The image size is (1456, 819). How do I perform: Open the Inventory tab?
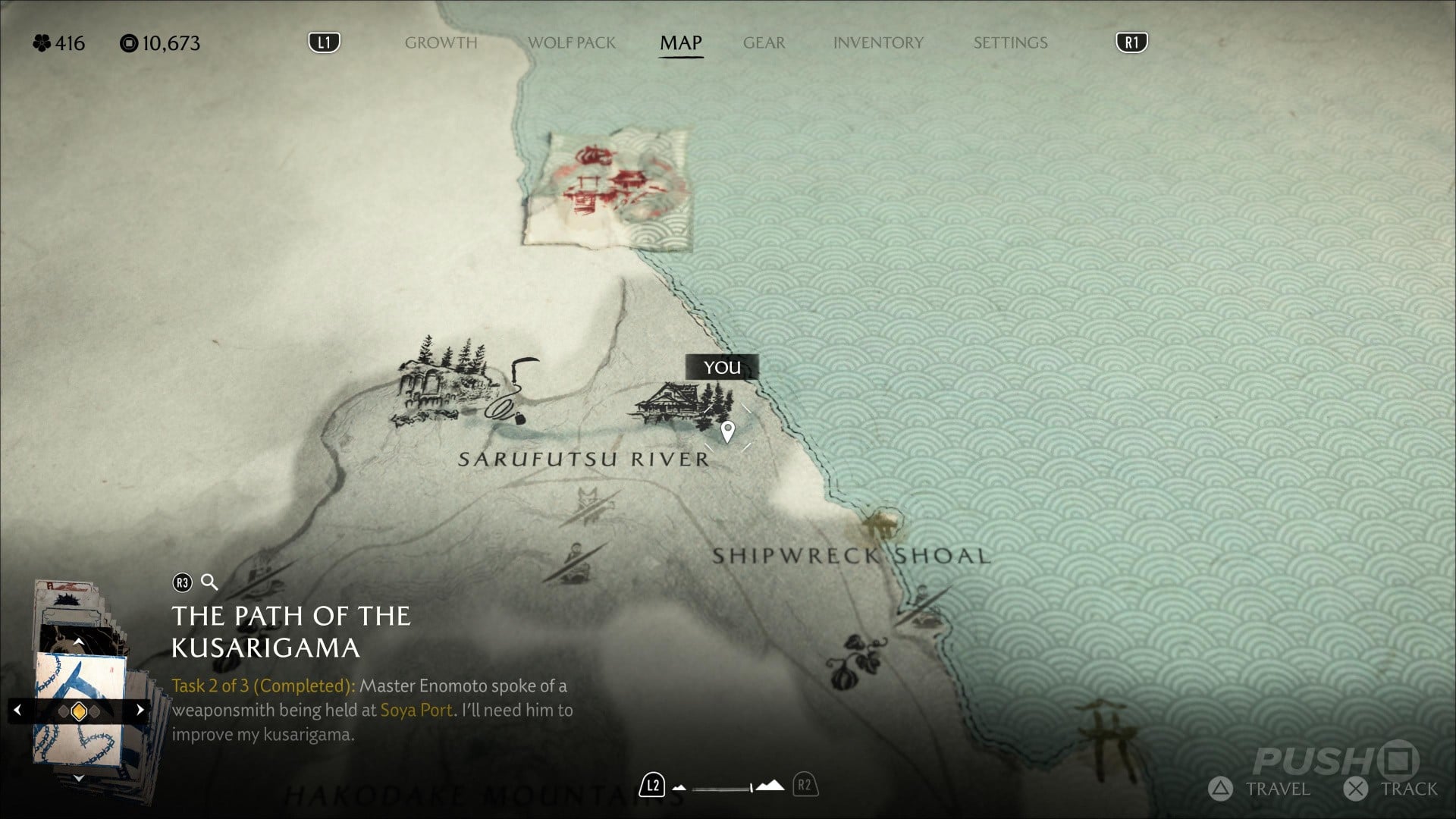point(878,43)
